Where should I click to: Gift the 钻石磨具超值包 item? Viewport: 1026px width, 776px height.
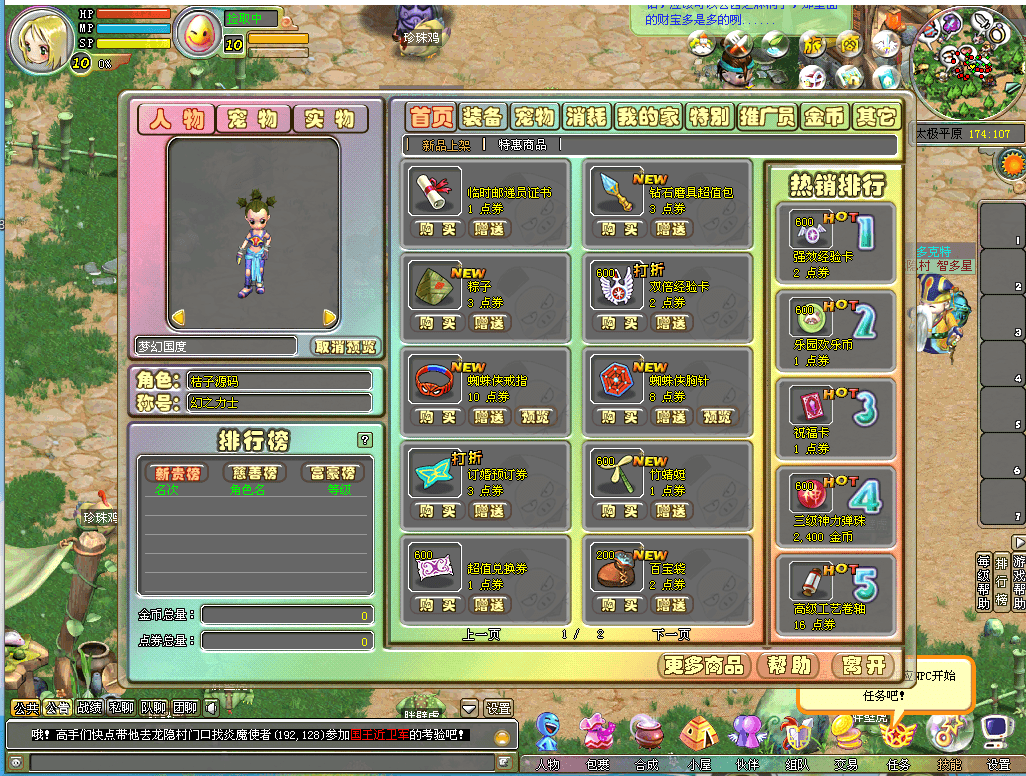(x=672, y=229)
